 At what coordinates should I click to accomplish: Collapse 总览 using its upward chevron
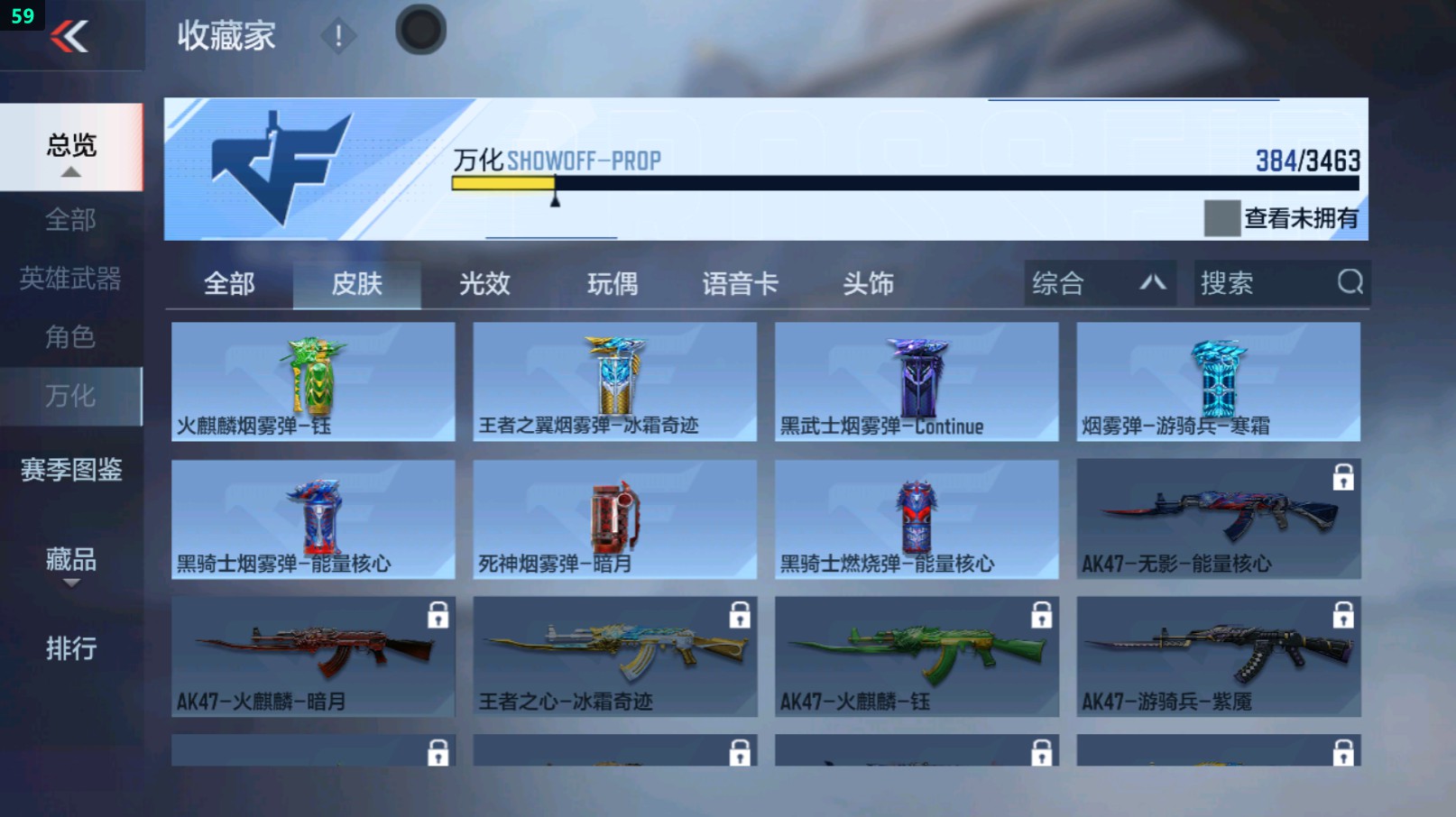[69, 171]
